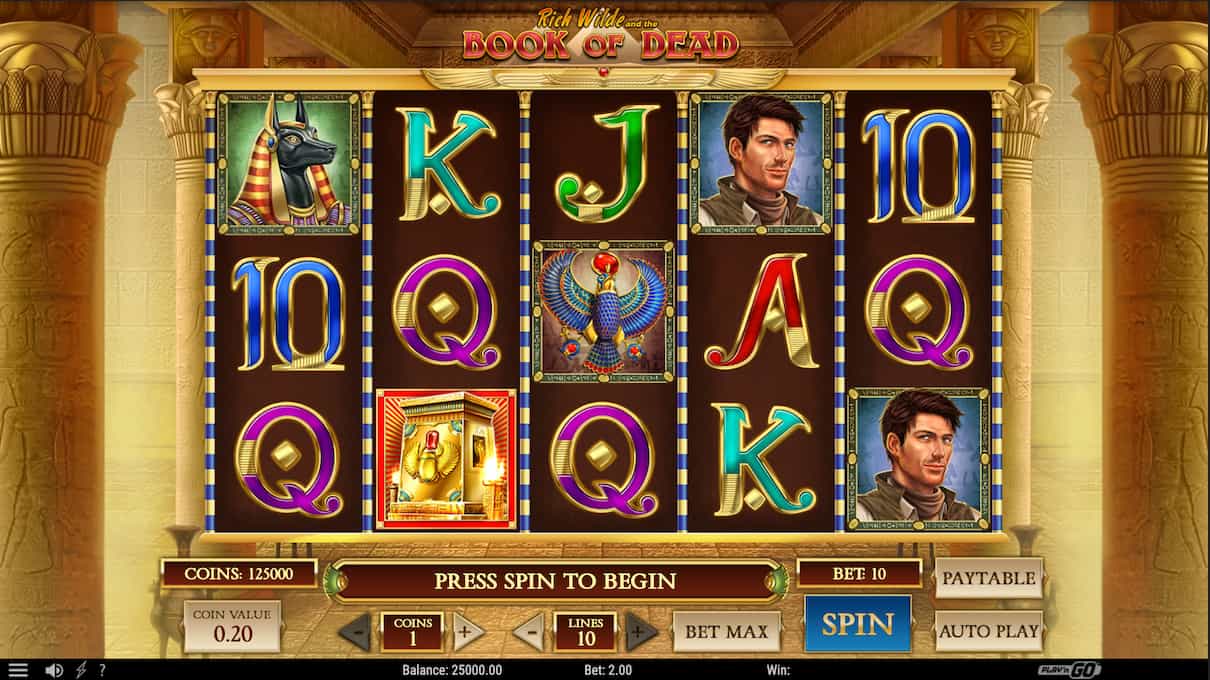Reduce the number of lines
This screenshot has height=680, width=1210.
coord(530,632)
